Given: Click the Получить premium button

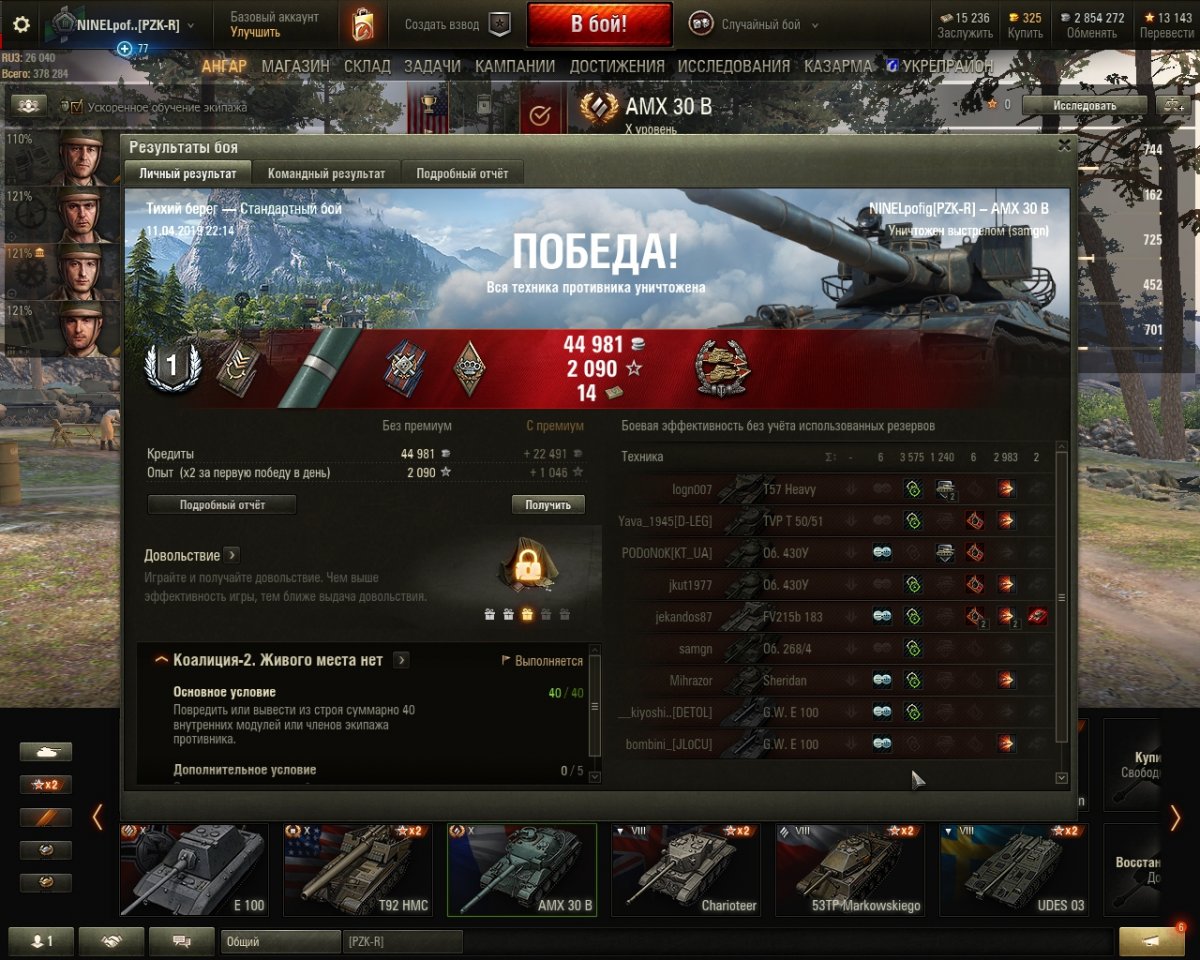Looking at the screenshot, I should (548, 505).
